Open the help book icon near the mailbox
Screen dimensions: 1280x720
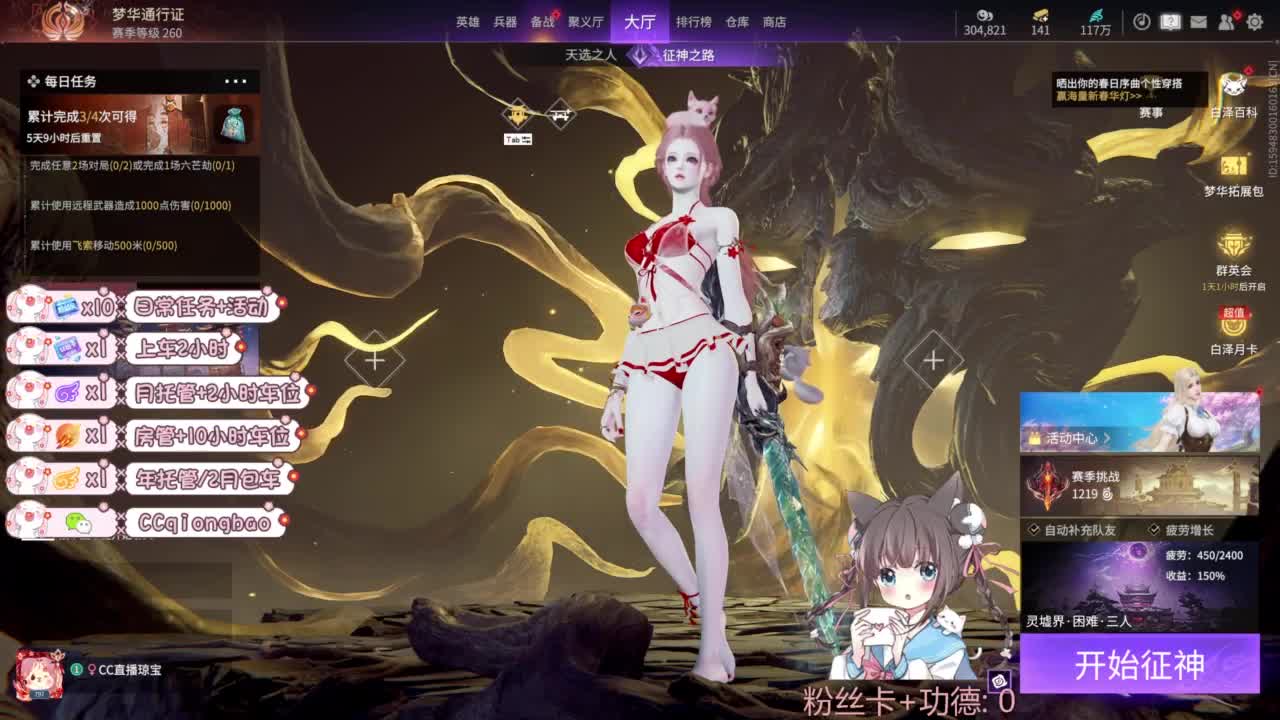point(1170,22)
